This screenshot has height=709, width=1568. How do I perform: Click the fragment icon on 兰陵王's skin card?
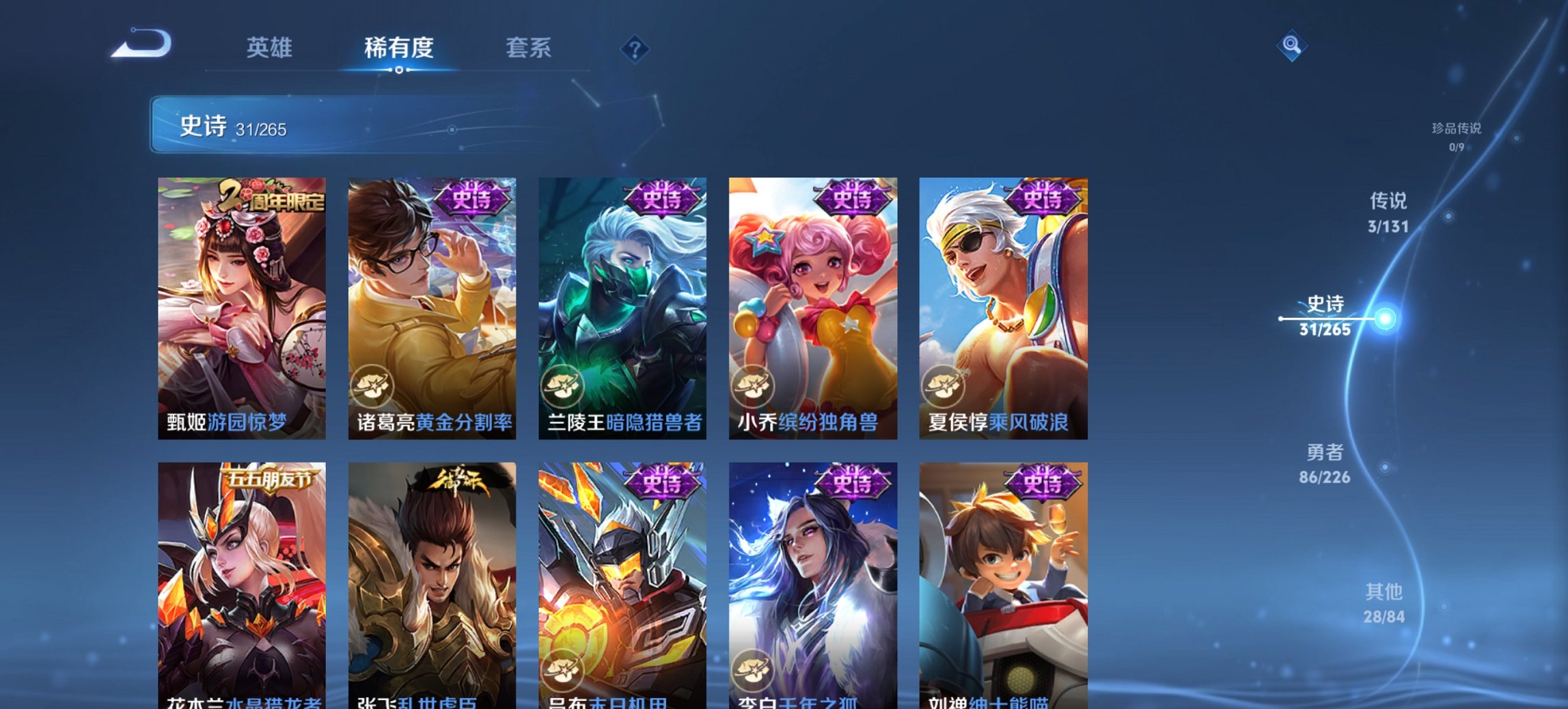point(564,386)
